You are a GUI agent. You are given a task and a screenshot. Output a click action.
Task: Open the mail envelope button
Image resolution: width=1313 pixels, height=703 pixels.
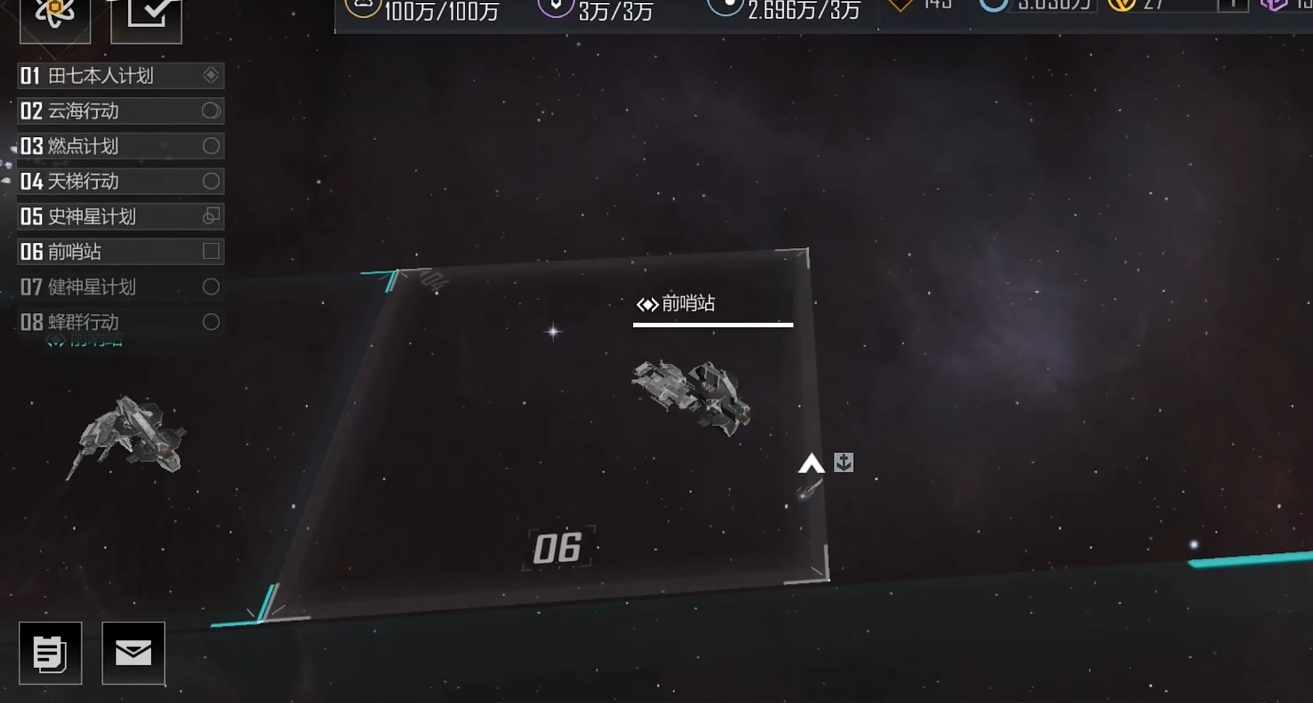click(133, 653)
